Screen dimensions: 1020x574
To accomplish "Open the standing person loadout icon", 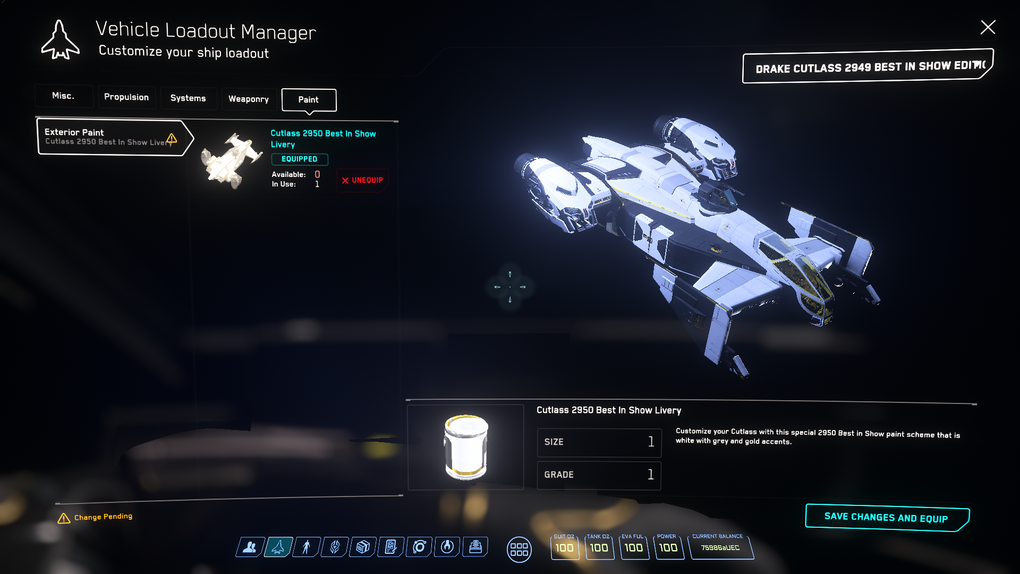I will coord(307,547).
